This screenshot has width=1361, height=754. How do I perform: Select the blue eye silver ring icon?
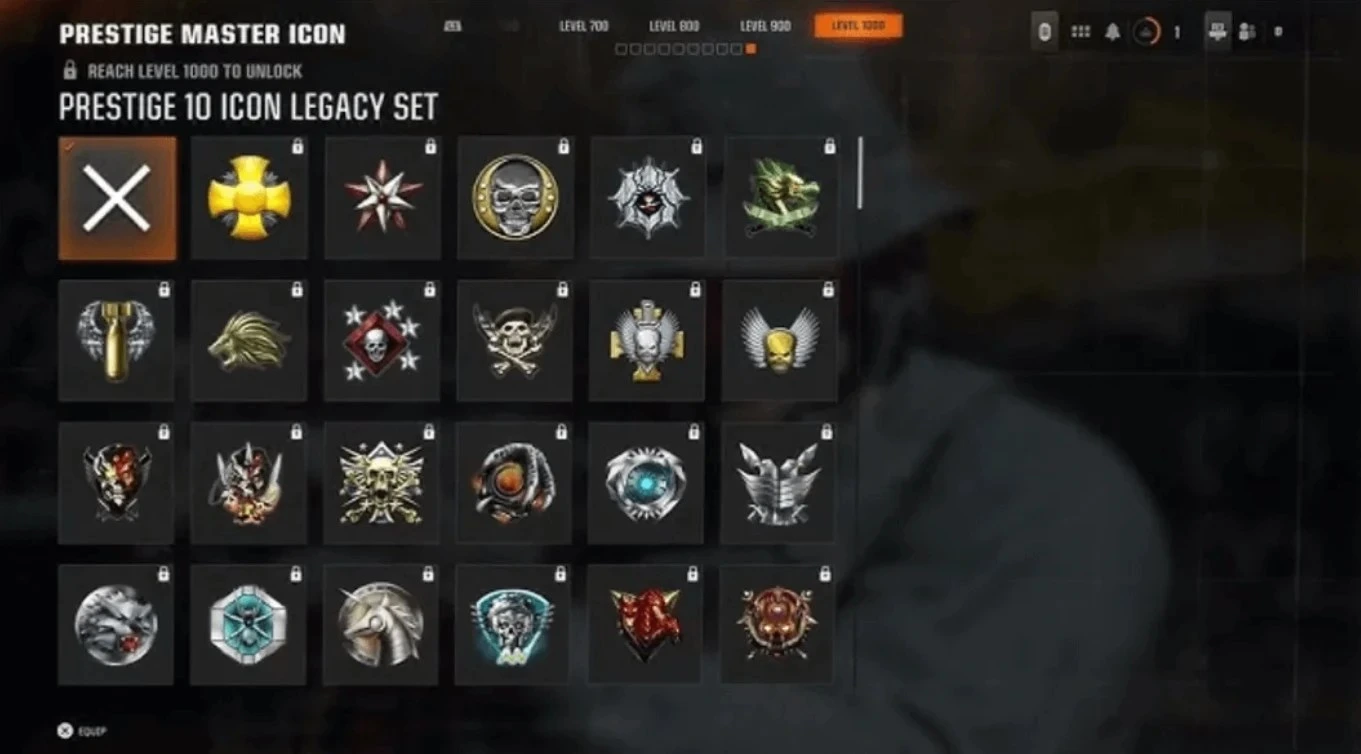[x=646, y=483]
